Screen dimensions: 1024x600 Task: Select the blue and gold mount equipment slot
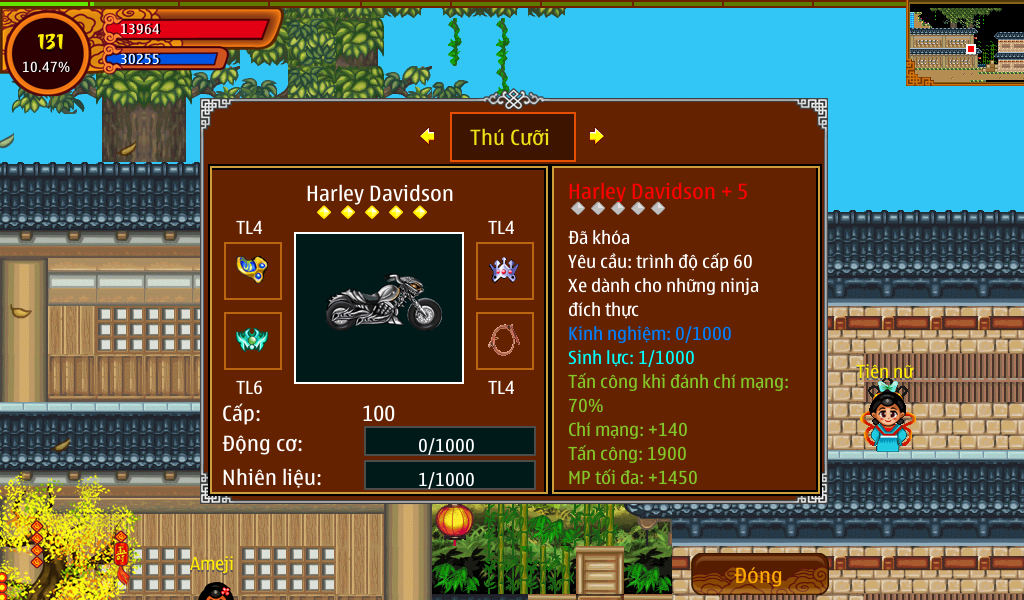coord(252,270)
